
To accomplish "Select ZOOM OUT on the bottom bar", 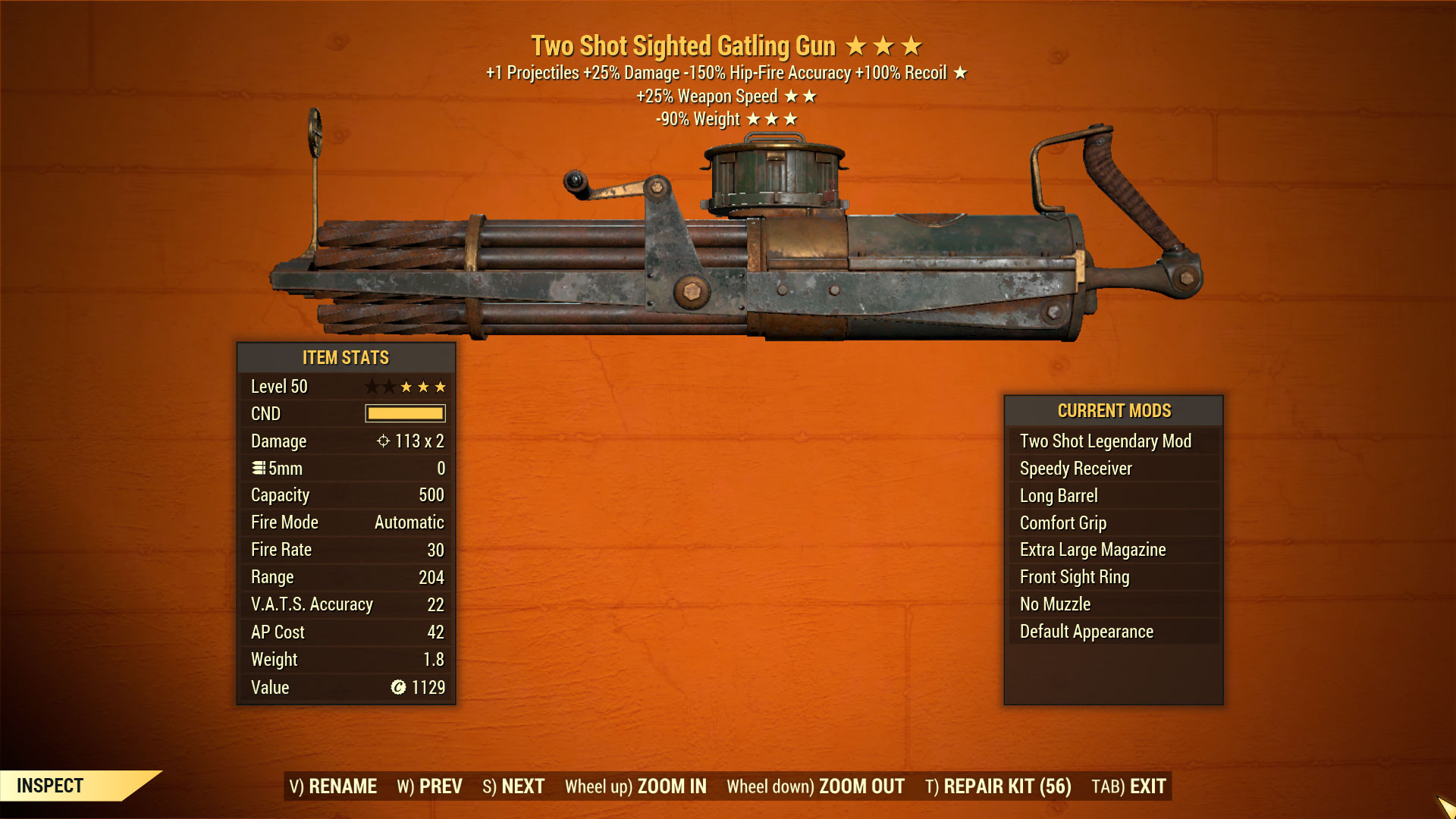I will (815, 786).
